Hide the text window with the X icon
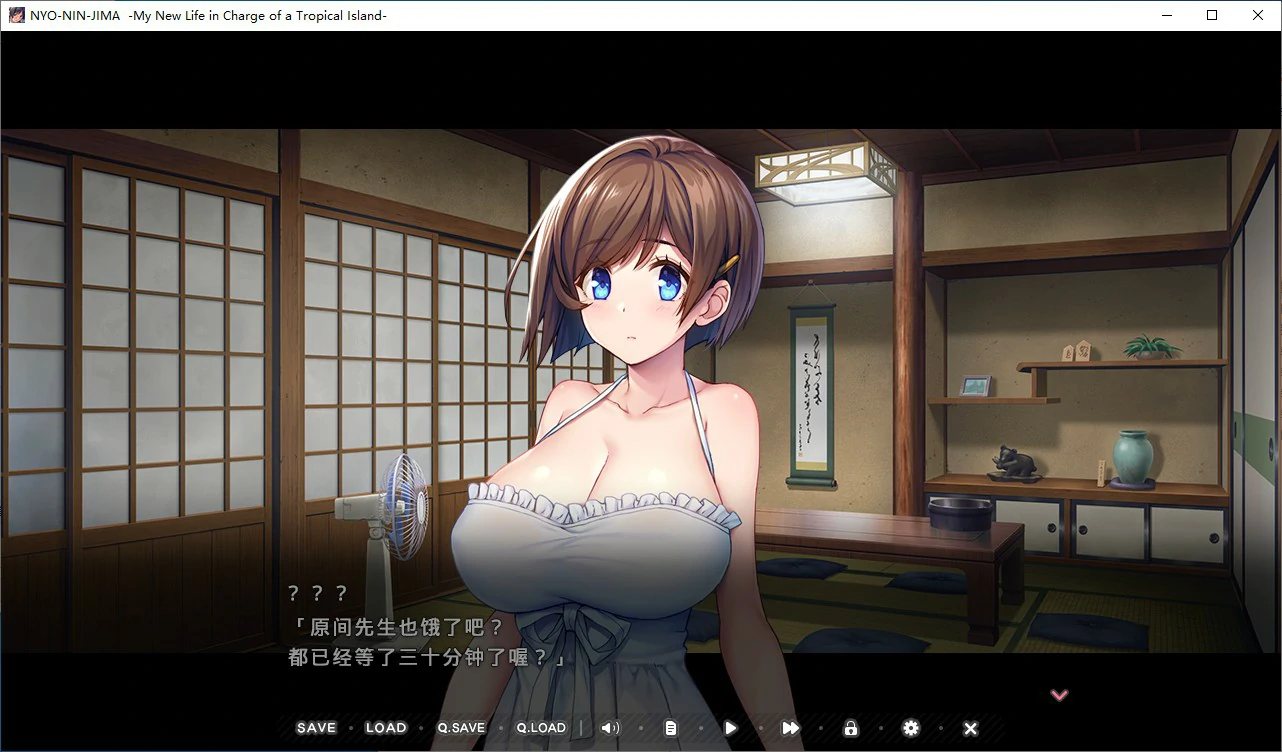1282x752 pixels. coord(970,728)
